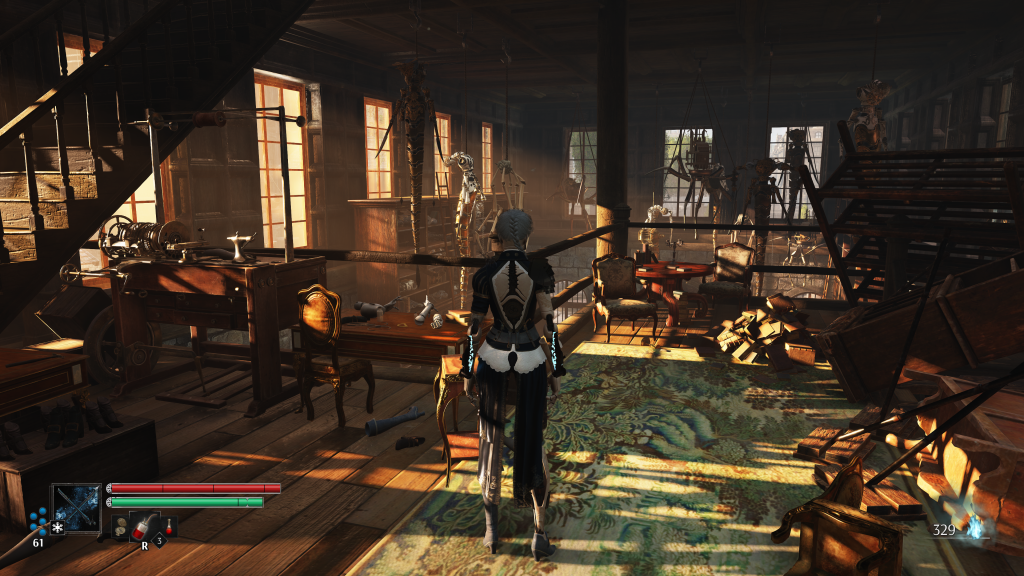Select the small red vial slot
1024x576 pixels.
(170, 526)
